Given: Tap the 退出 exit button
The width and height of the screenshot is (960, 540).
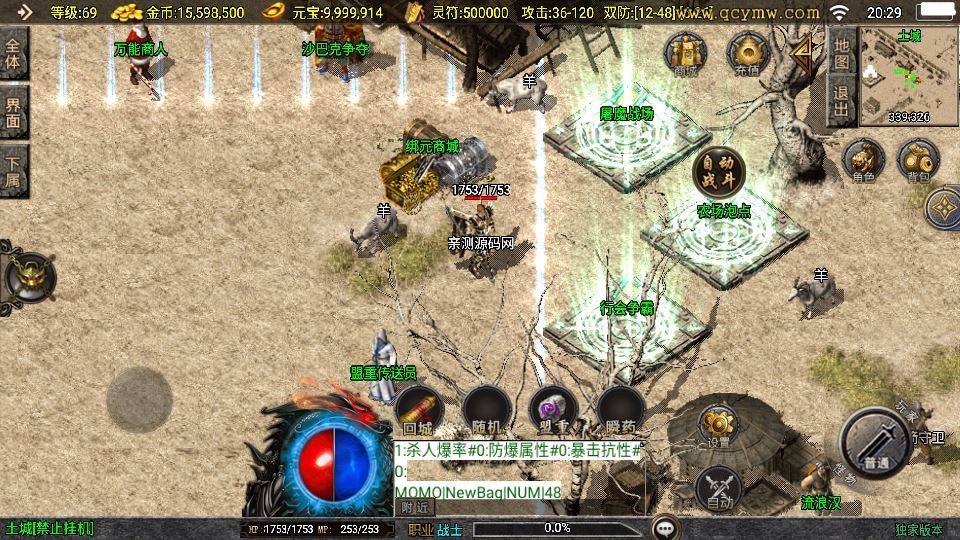Looking at the screenshot, I should (x=841, y=100).
